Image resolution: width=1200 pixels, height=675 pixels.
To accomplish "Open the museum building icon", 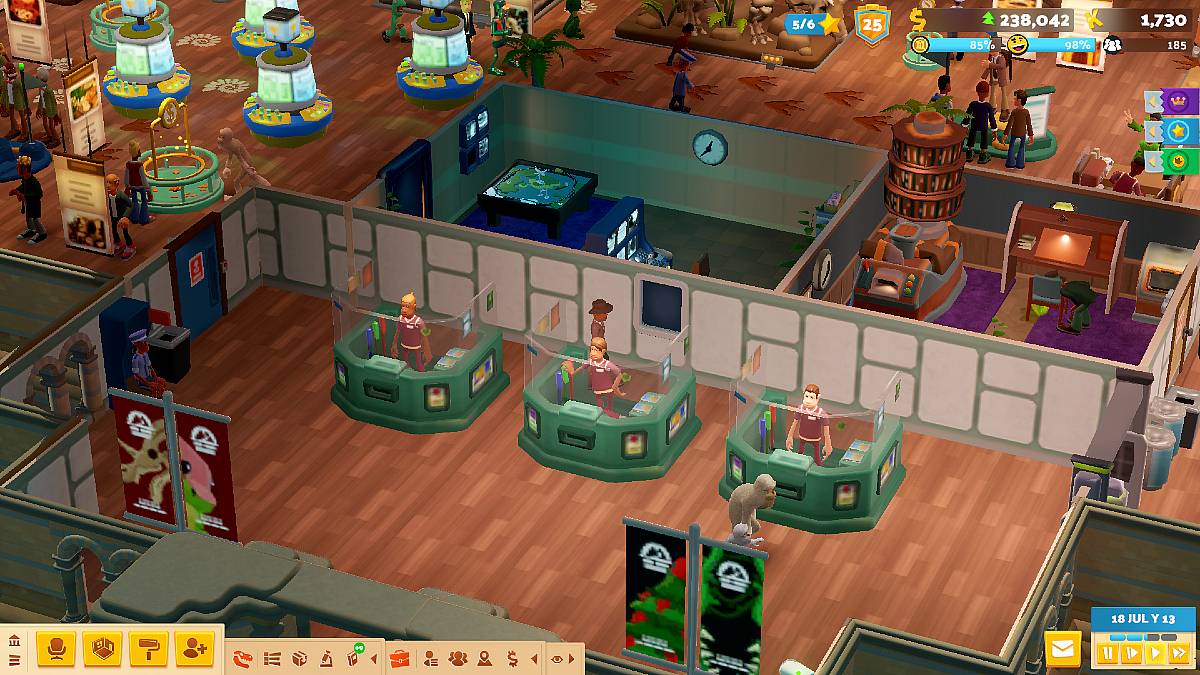I will pyautogui.click(x=14, y=642).
